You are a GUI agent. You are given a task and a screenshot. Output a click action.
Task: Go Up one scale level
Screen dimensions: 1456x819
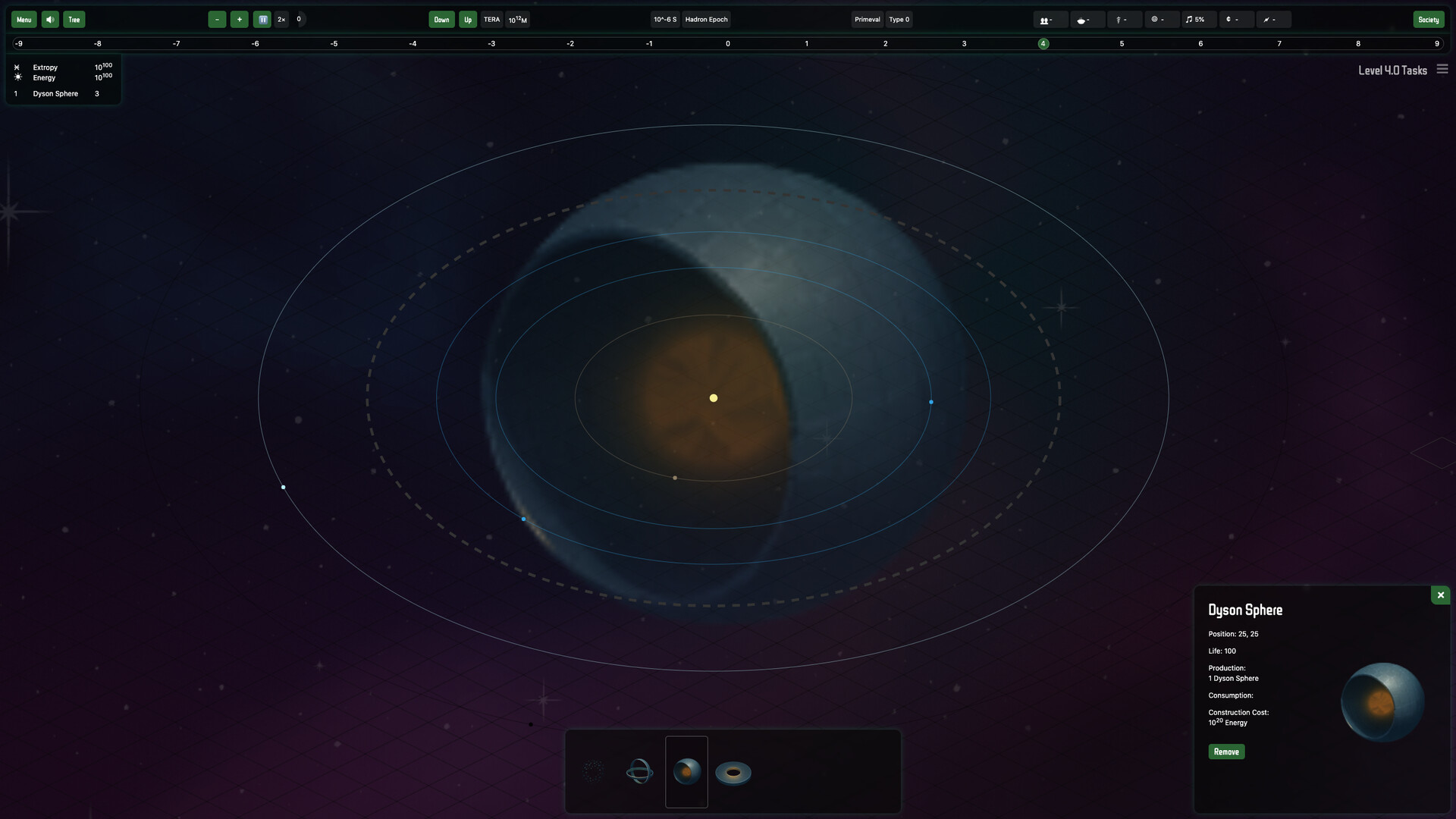click(468, 20)
